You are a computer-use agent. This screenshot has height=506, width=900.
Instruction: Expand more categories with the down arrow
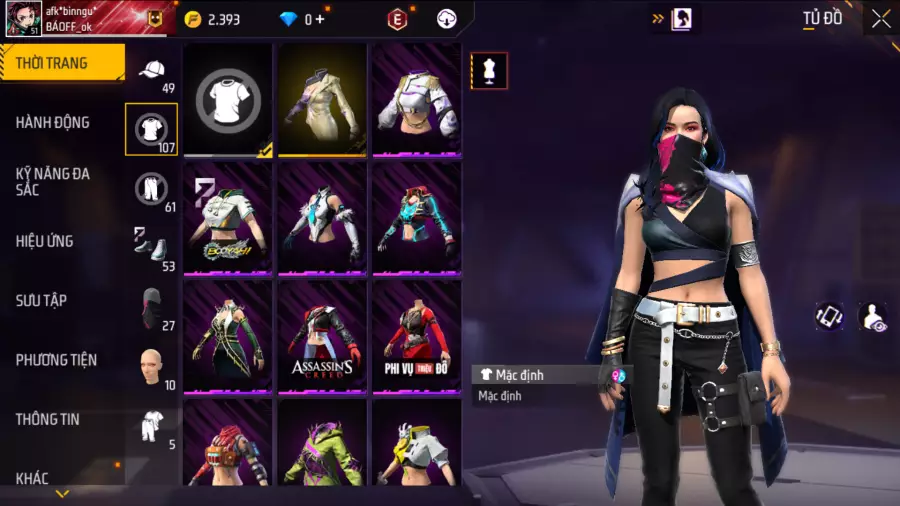click(x=62, y=493)
